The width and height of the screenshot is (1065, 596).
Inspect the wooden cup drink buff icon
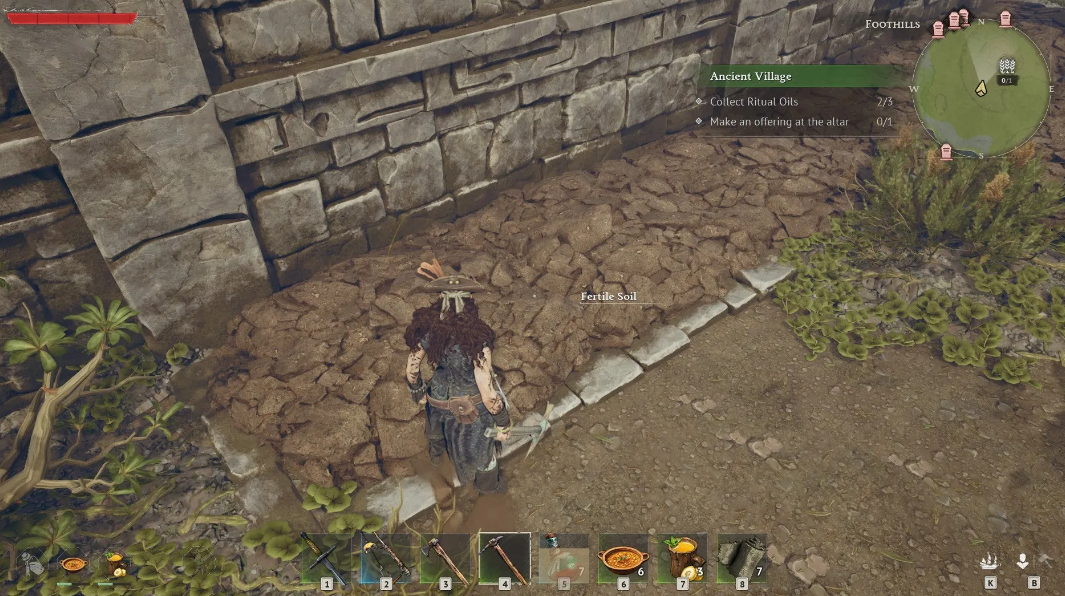(x=115, y=565)
